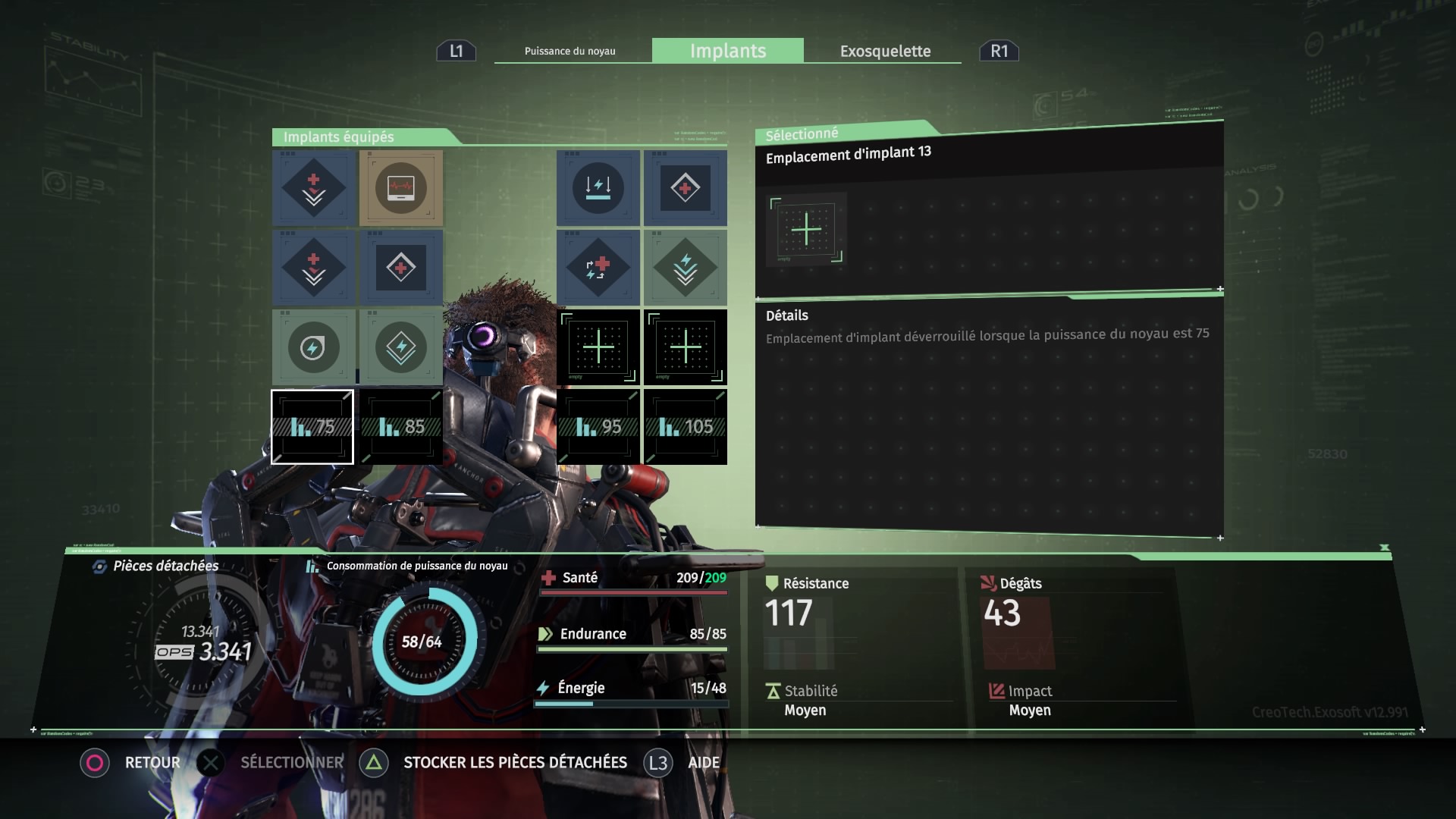Open the Exosquelette tab

pyautogui.click(x=885, y=51)
